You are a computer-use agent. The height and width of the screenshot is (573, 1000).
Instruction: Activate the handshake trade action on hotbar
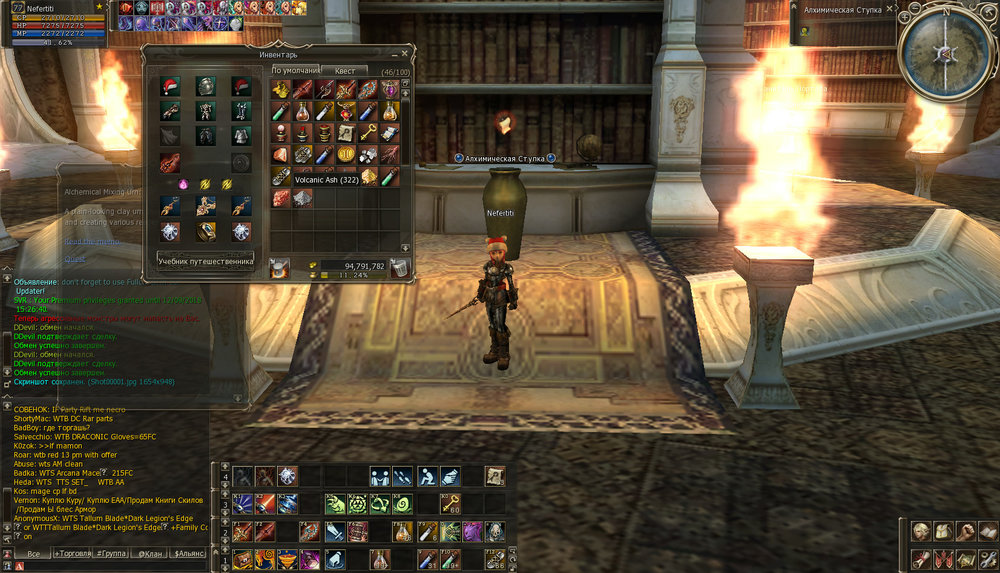coord(380,476)
